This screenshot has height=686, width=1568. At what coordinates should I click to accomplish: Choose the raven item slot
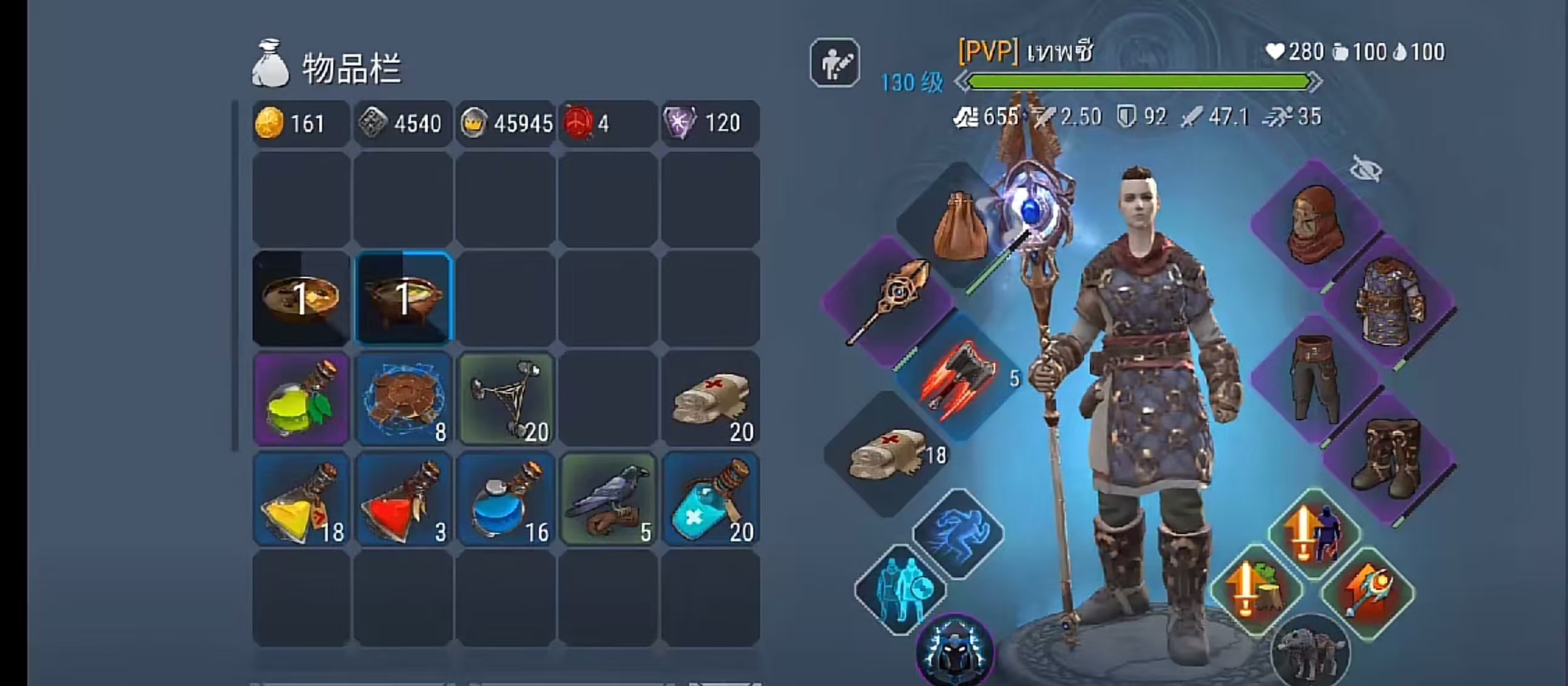(x=607, y=500)
